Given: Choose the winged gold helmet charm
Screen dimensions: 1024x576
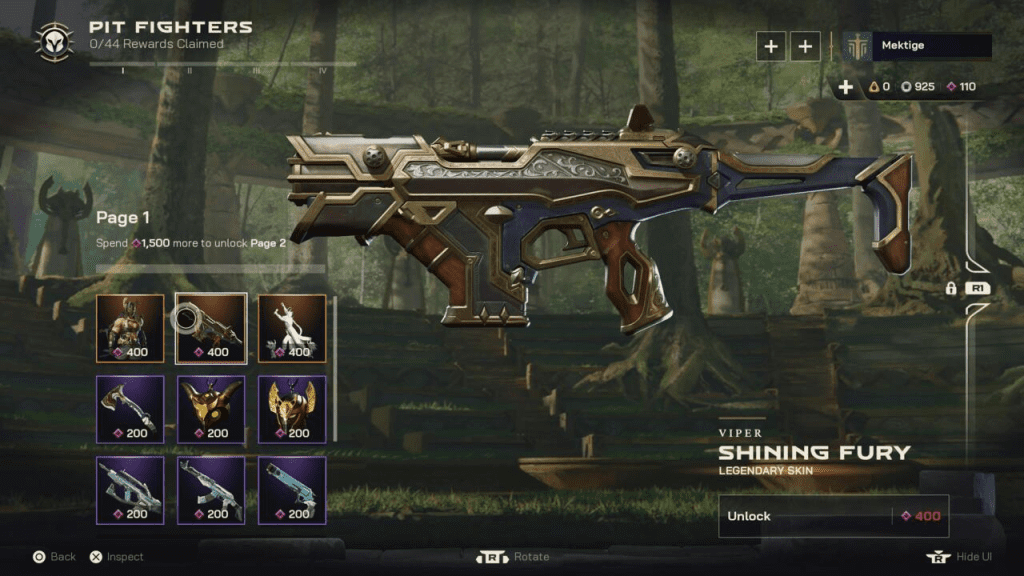Looking at the screenshot, I should pyautogui.click(x=292, y=409).
